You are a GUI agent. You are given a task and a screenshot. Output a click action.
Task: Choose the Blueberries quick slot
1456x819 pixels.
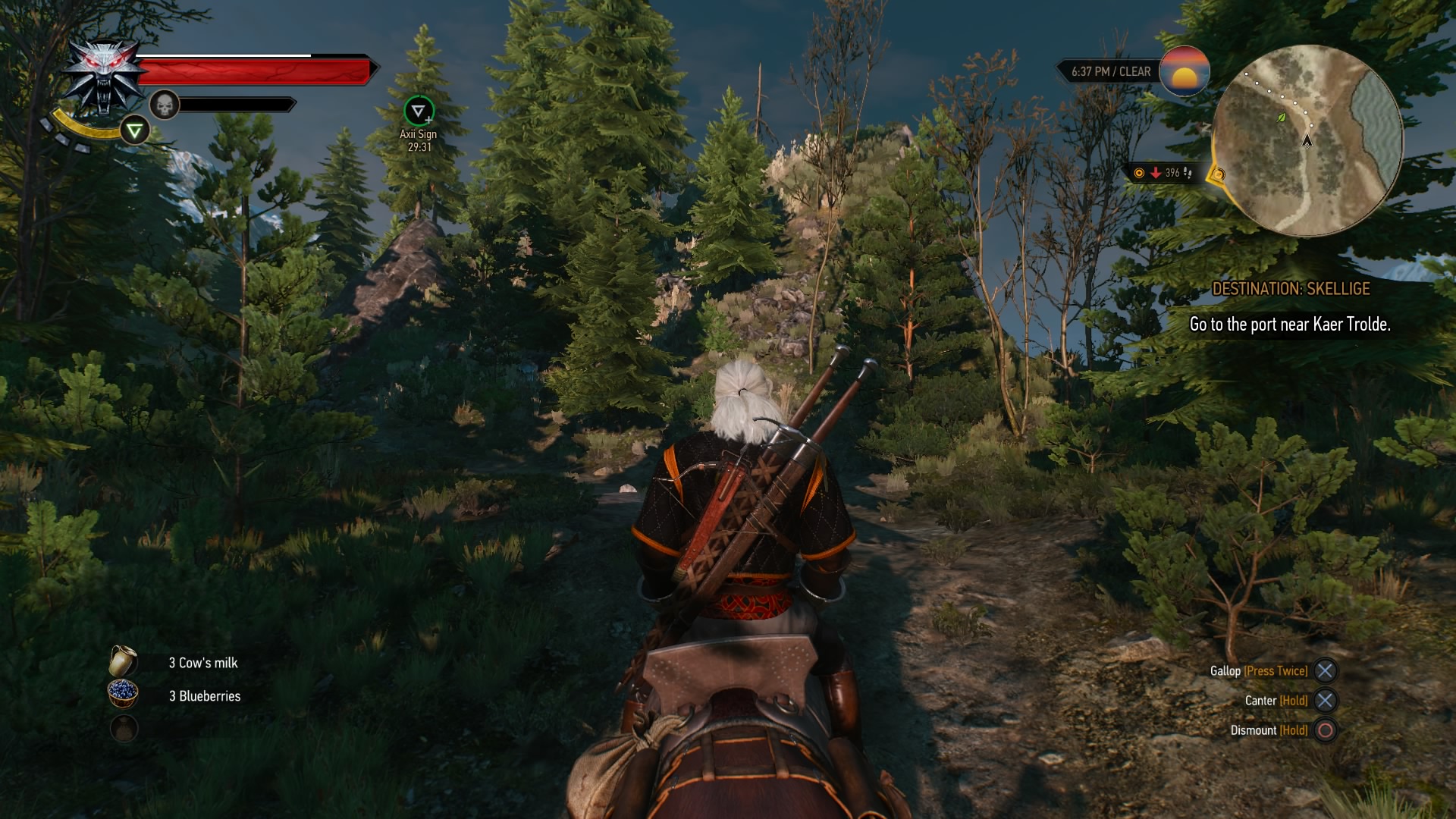tap(123, 693)
